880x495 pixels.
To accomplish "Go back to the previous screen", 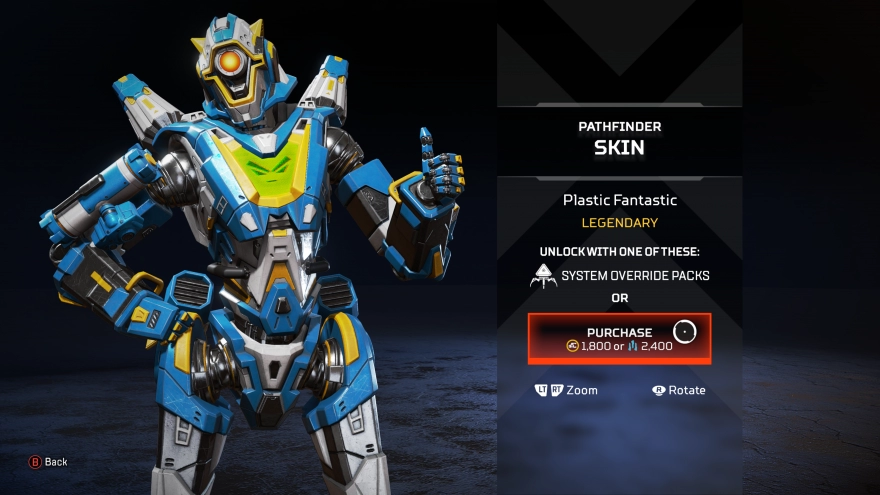I will point(48,462).
